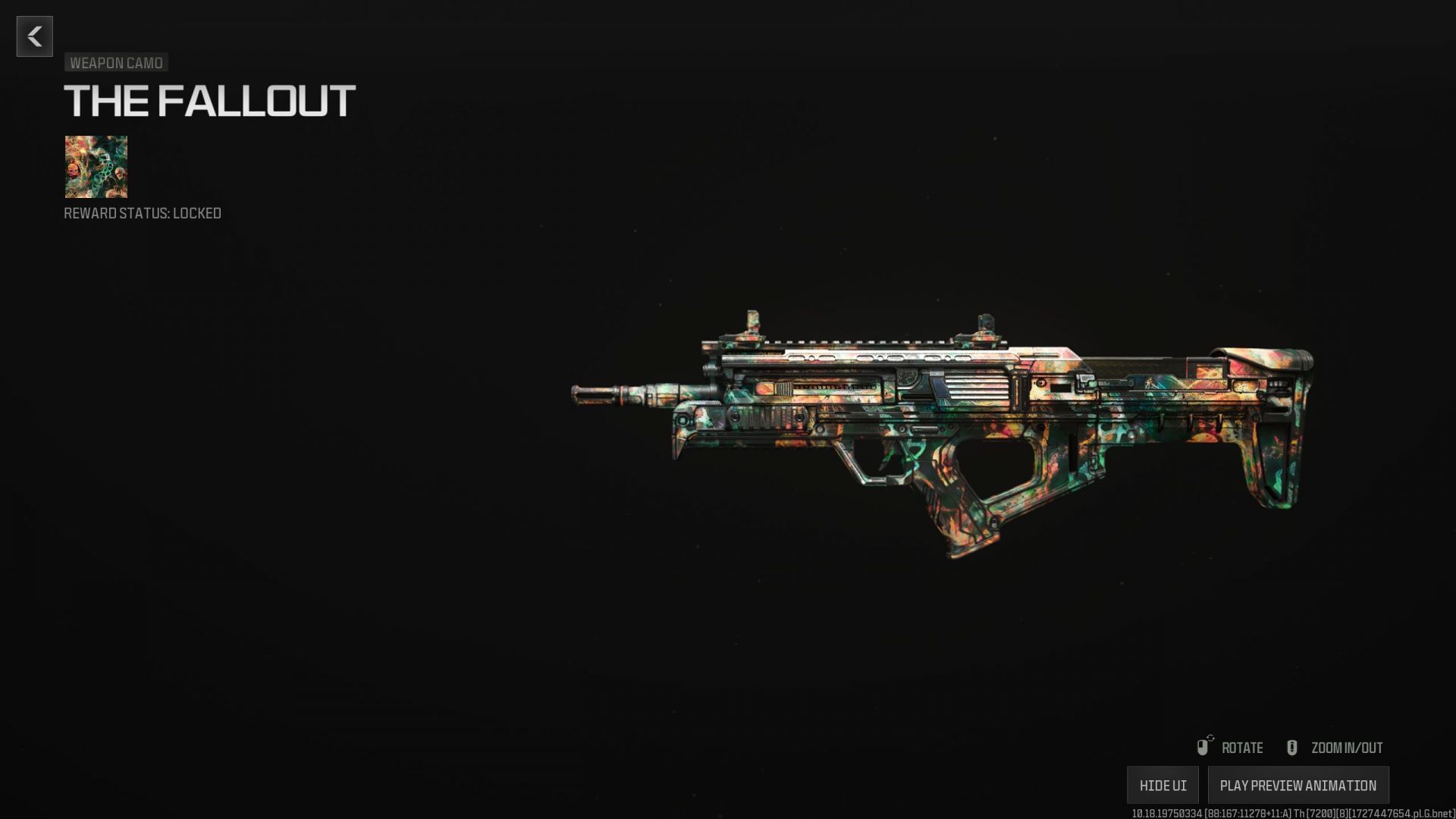The width and height of the screenshot is (1456, 819).
Task: Click the ROTATE control hint
Action: [1241, 748]
